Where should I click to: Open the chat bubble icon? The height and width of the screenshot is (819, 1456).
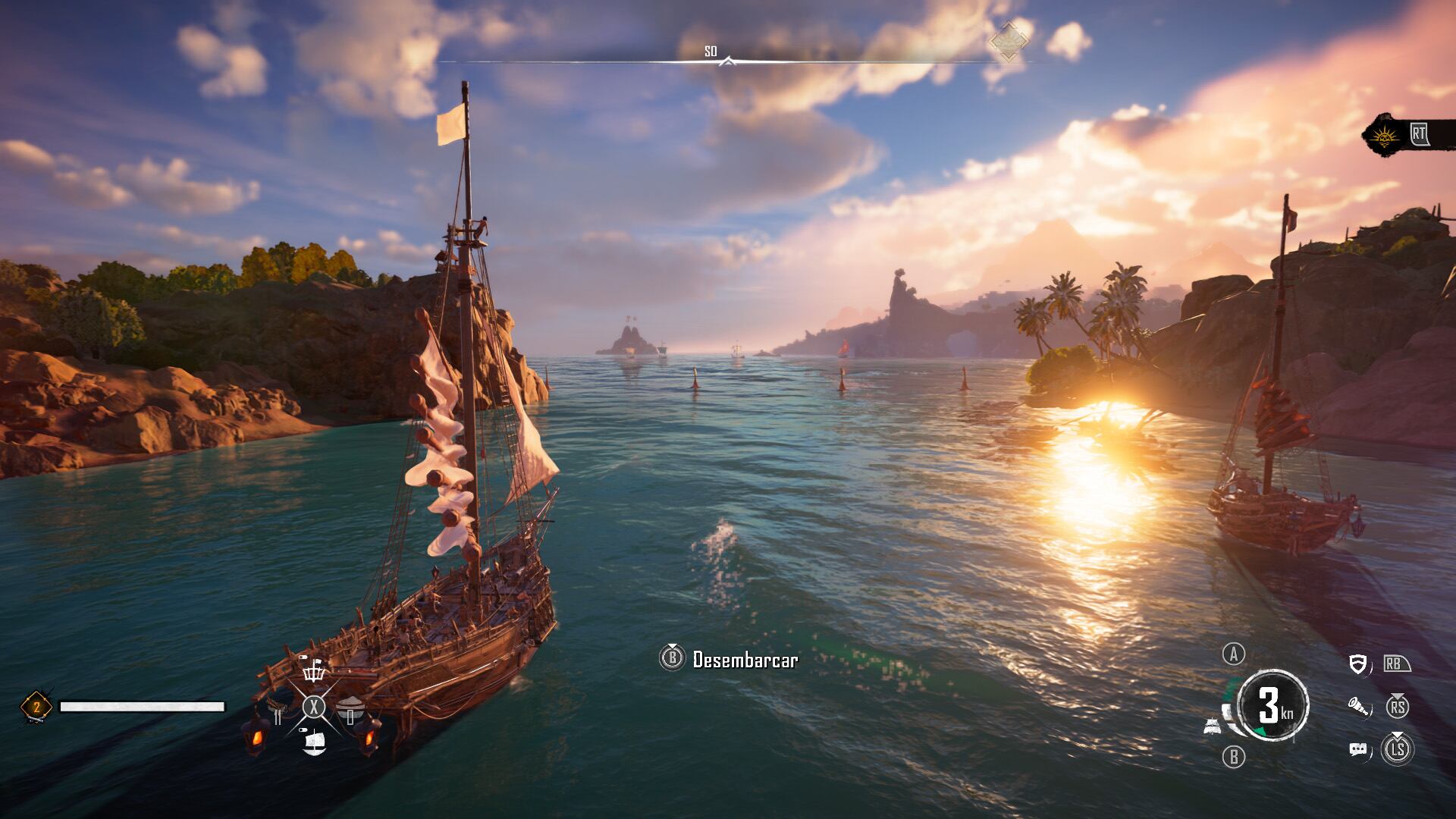point(1359,750)
